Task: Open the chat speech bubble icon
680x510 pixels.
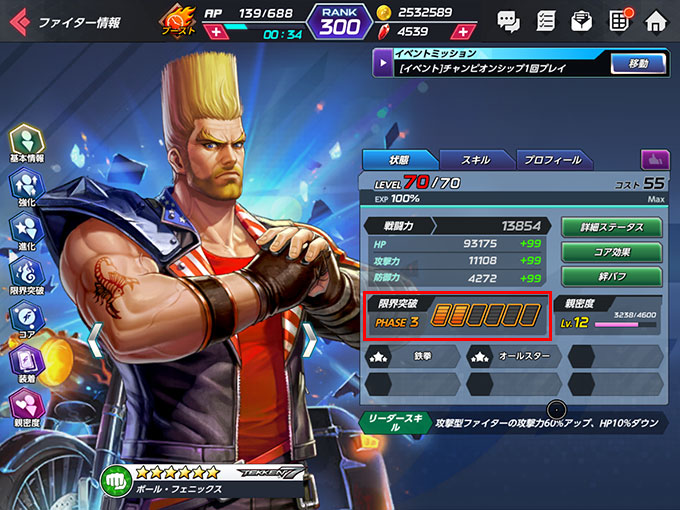Action: pyautogui.click(x=508, y=20)
